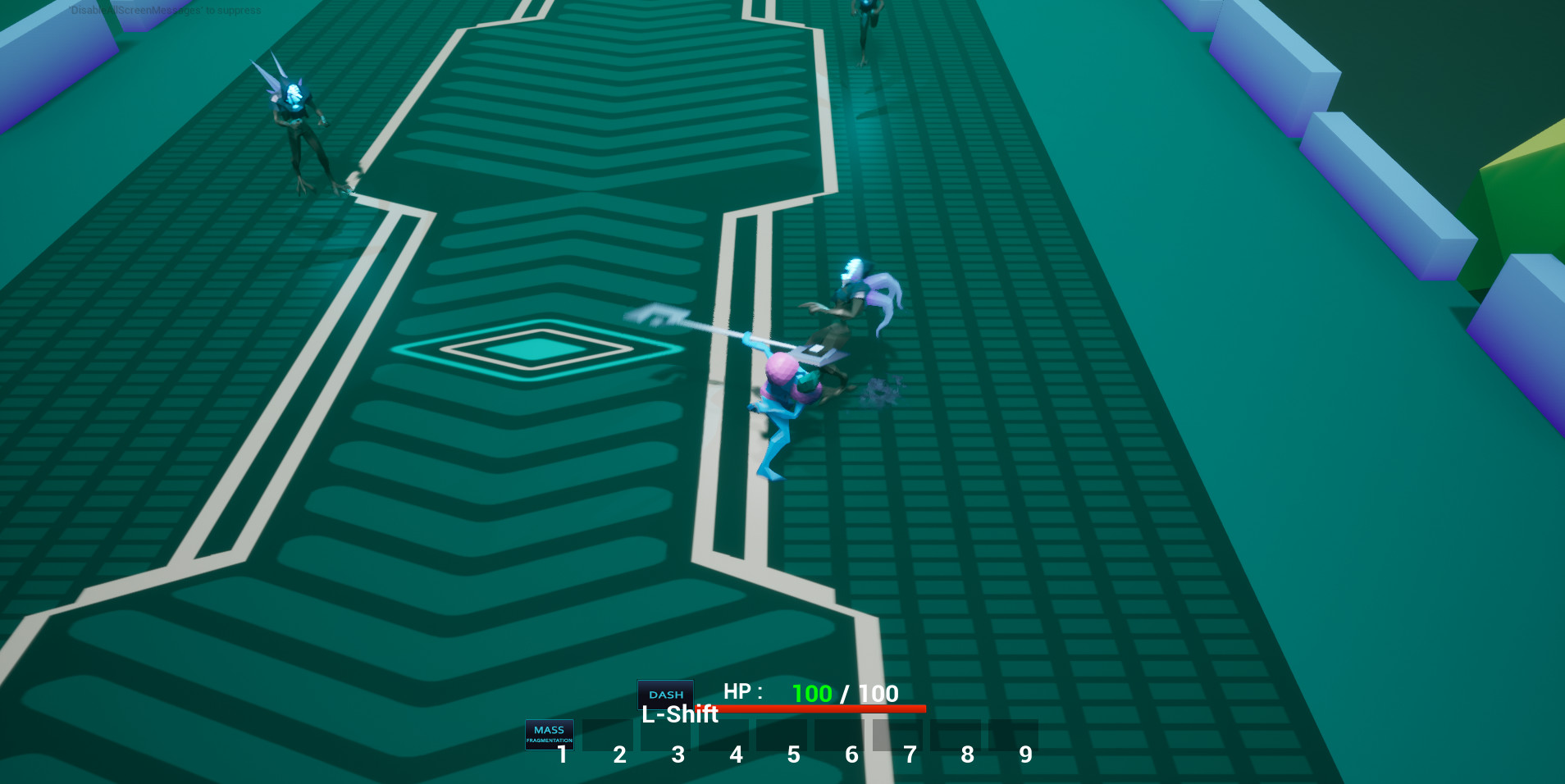1565x784 pixels.
Task: Activate the Dash ability icon
Action: tap(666, 694)
